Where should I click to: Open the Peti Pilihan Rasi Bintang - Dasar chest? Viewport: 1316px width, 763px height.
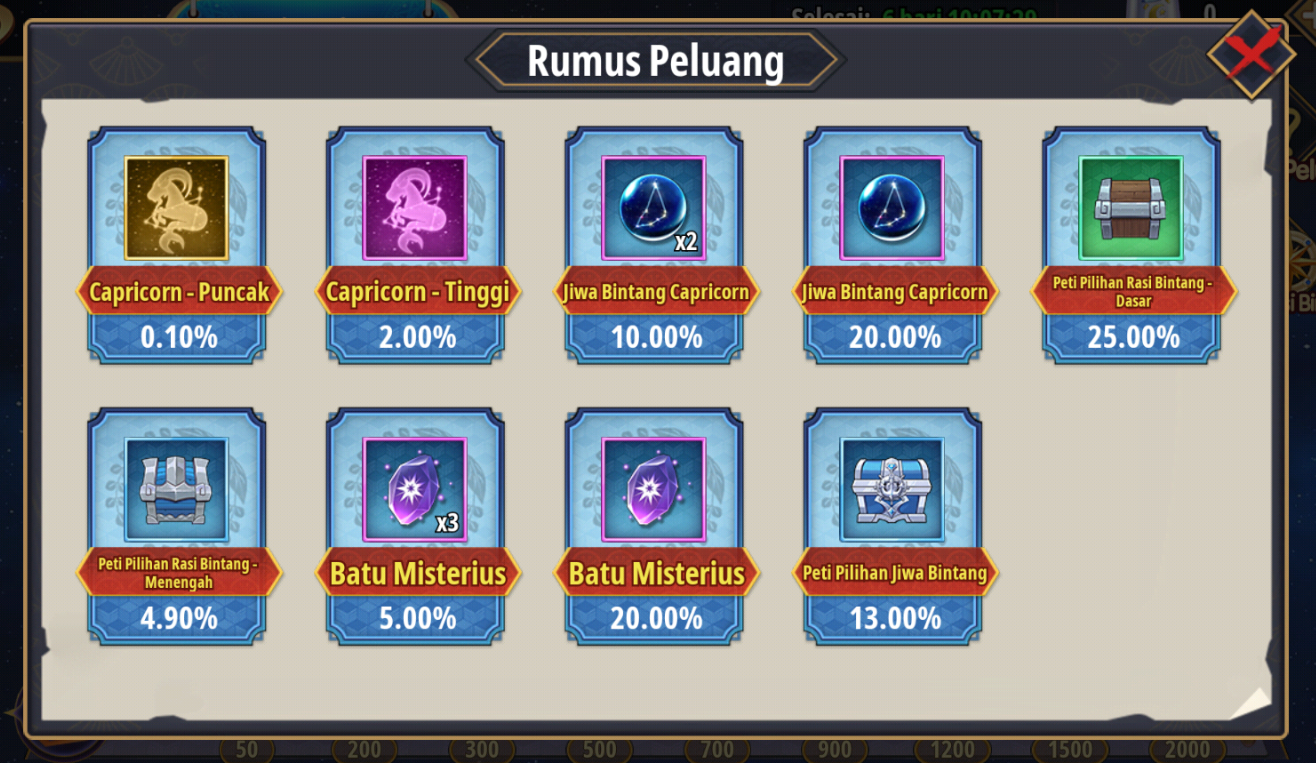coord(1131,209)
